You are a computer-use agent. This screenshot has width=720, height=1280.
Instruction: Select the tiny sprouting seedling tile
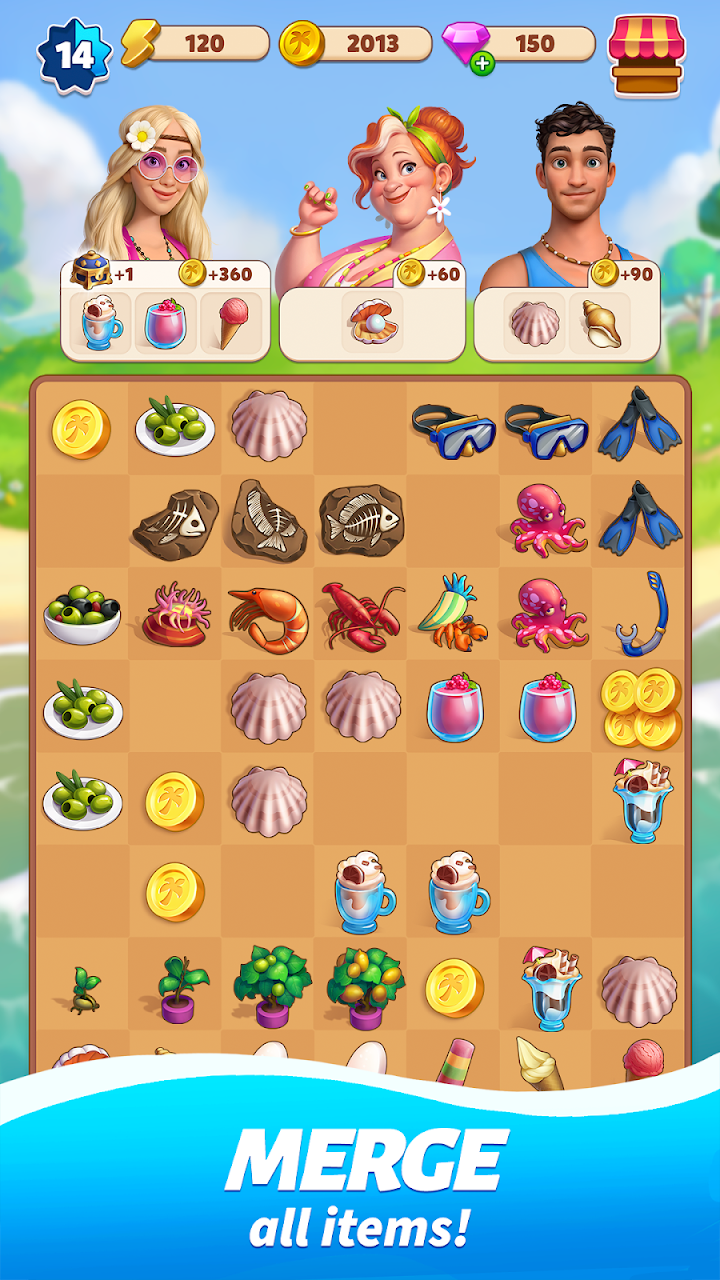coord(84,989)
